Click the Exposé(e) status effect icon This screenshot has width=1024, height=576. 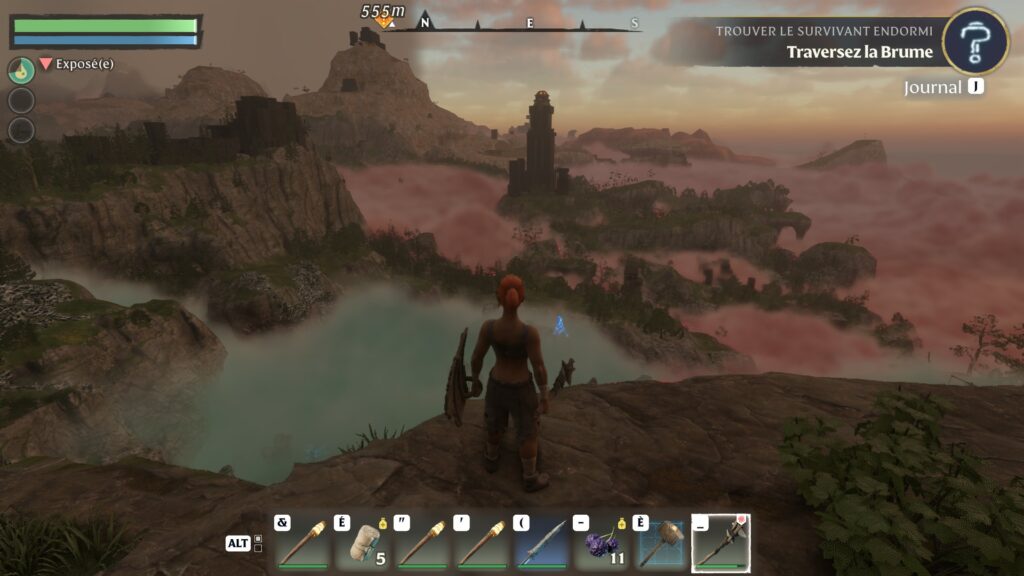coord(45,64)
